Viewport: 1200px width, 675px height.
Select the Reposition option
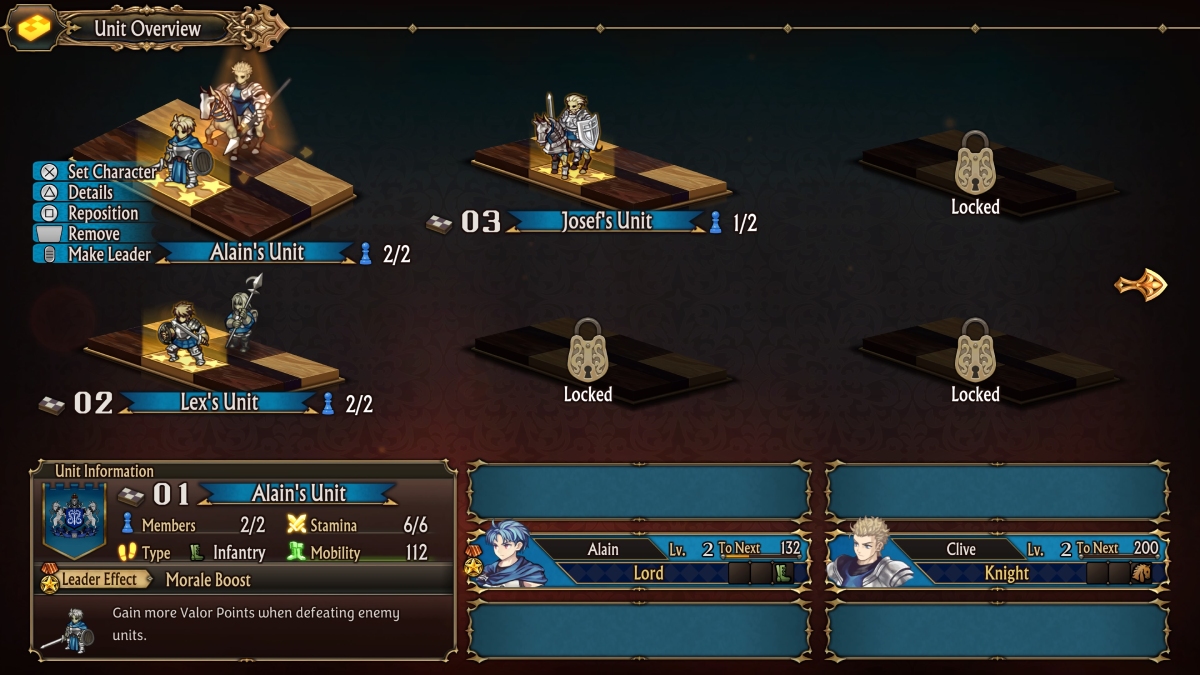point(102,213)
